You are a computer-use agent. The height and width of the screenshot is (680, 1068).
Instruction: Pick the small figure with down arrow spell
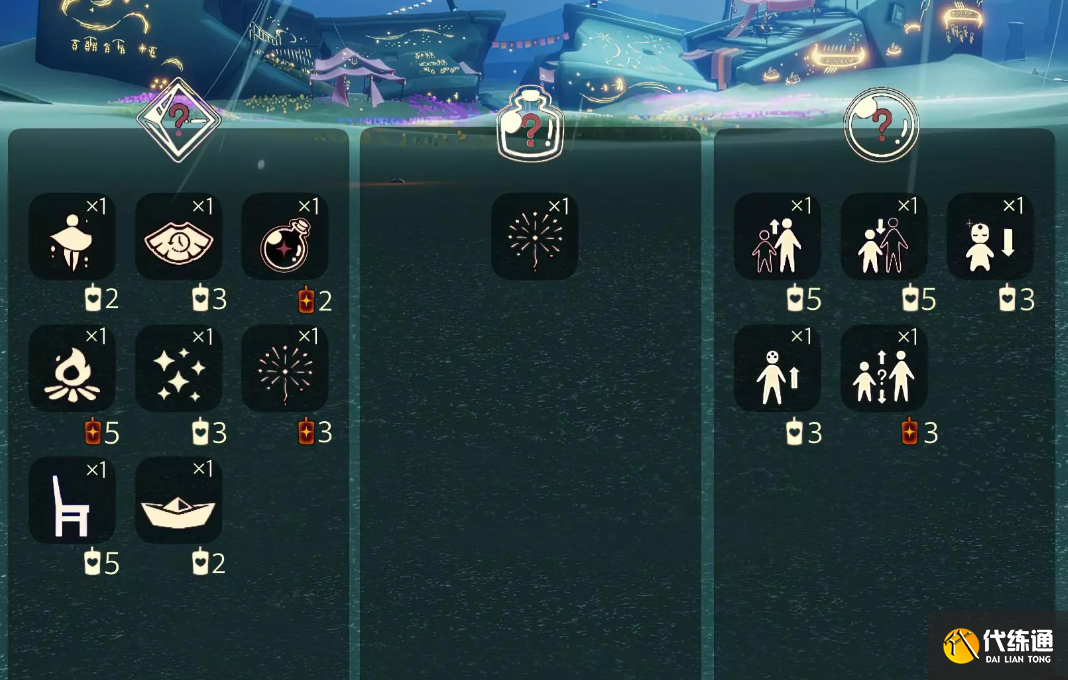[990, 237]
